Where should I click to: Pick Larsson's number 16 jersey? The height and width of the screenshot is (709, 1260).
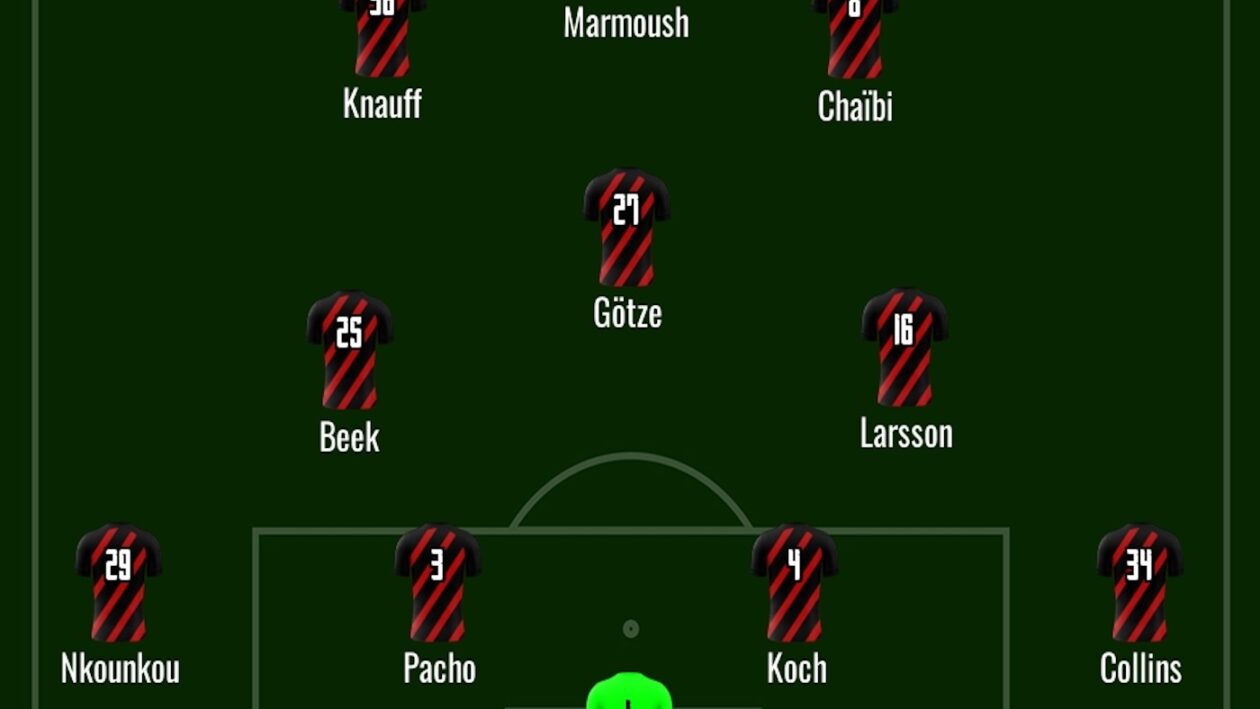(x=905, y=347)
